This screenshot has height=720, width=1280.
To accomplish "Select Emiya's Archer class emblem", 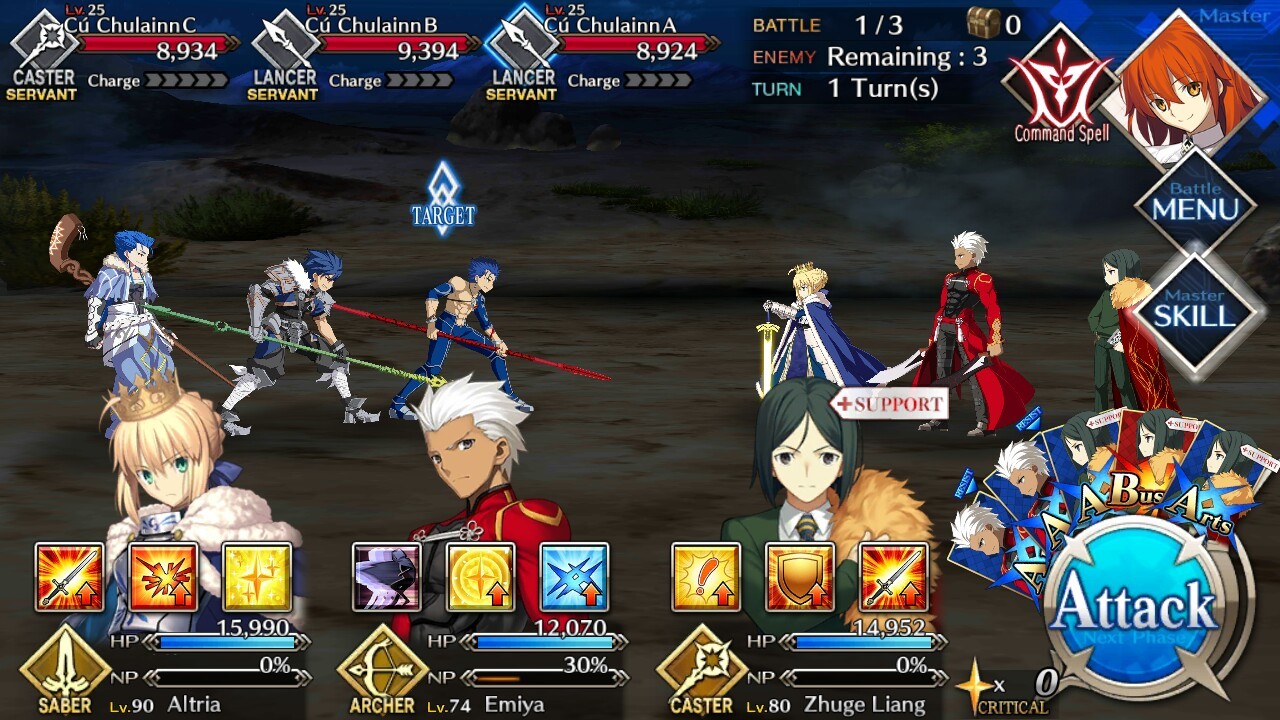I will click(382, 670).
